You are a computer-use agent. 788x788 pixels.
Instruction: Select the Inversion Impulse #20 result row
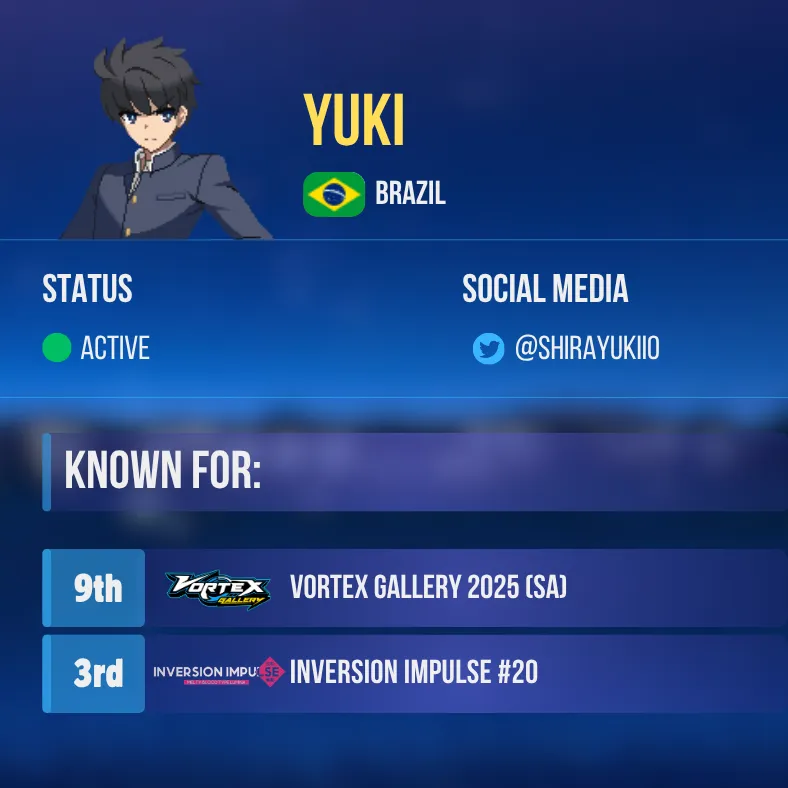[413, 673]
